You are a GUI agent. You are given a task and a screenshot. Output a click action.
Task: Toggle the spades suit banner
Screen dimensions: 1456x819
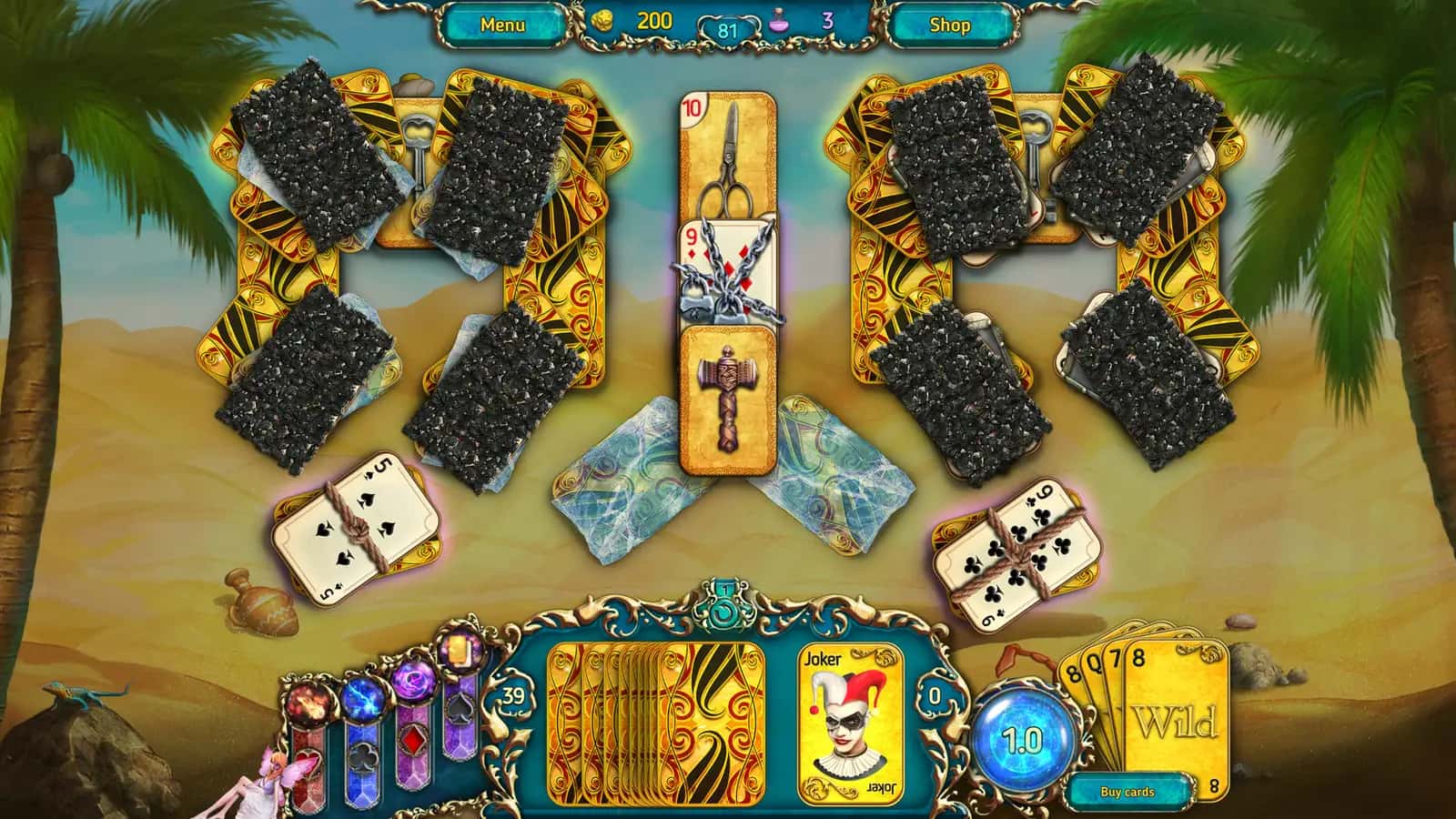[459, 706]
